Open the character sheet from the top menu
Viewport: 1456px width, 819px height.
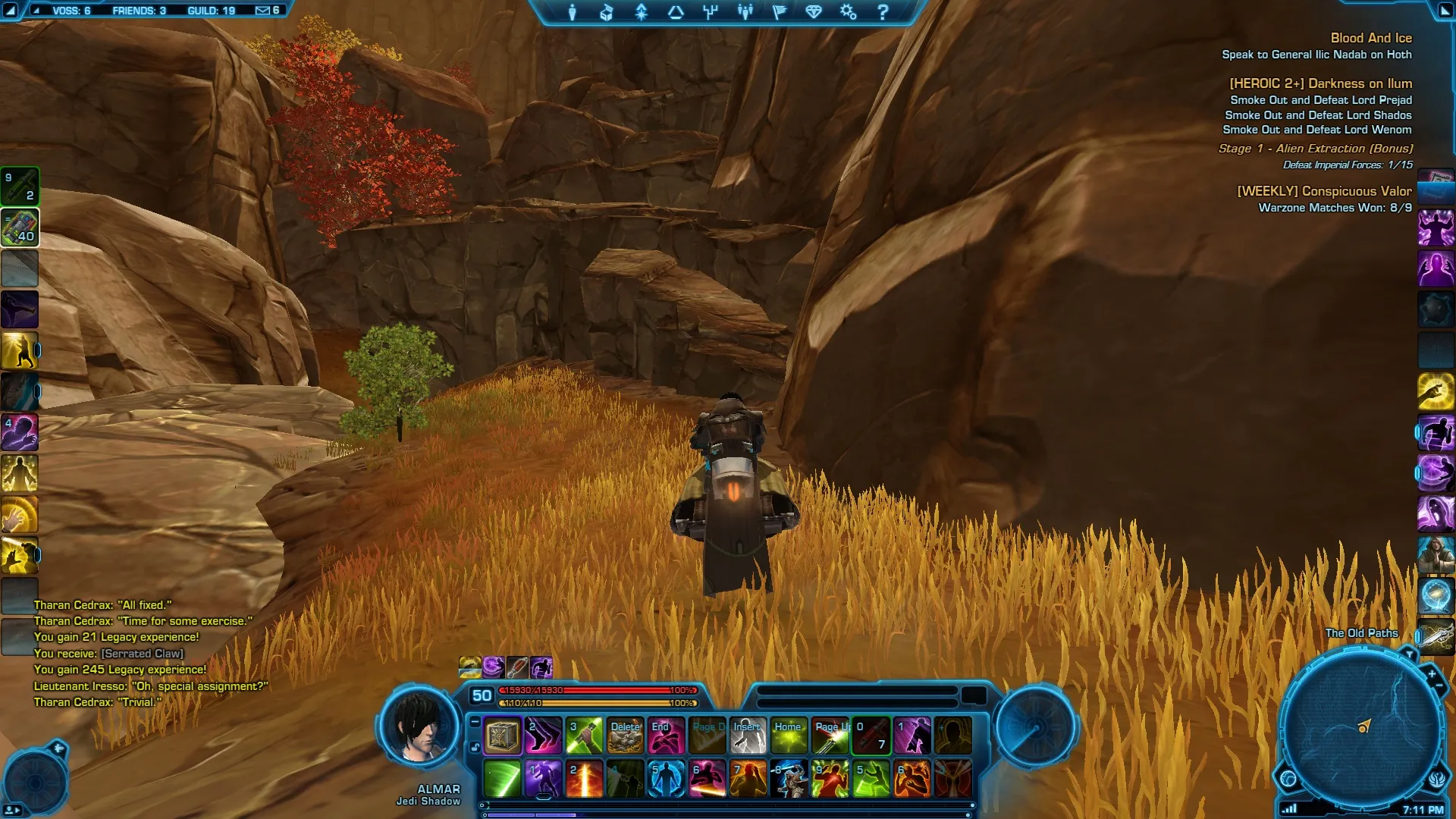click(573, 12)
